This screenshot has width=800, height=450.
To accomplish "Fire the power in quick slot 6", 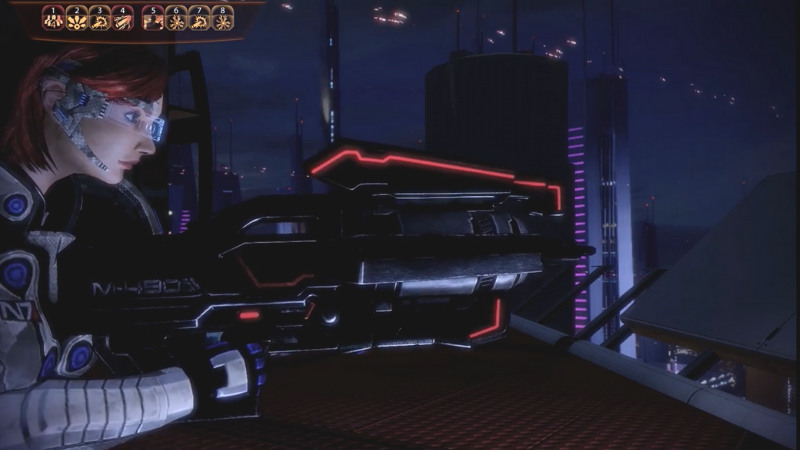I will (176, 20).
